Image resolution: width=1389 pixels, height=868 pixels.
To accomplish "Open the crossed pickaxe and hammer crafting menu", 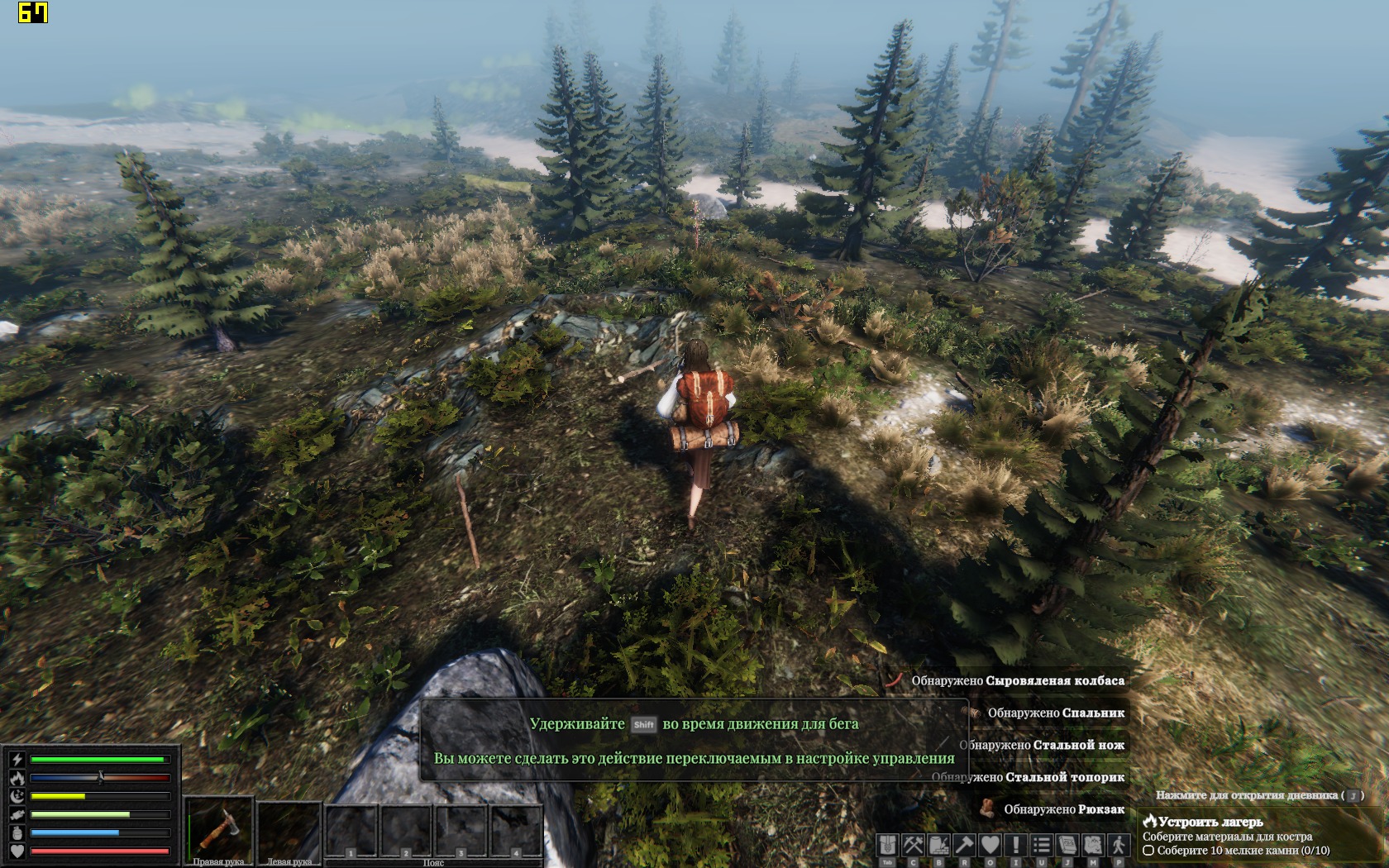I will (x=913, y=845).
